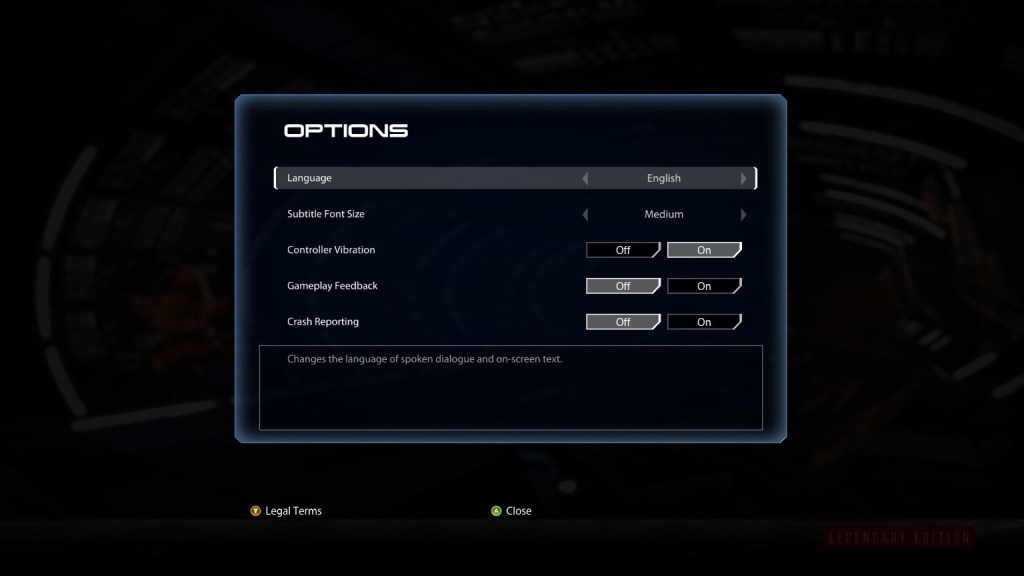Set Gameplay Feedback to Off
This screenshot has height=576, width=1024.
point(623,286)
